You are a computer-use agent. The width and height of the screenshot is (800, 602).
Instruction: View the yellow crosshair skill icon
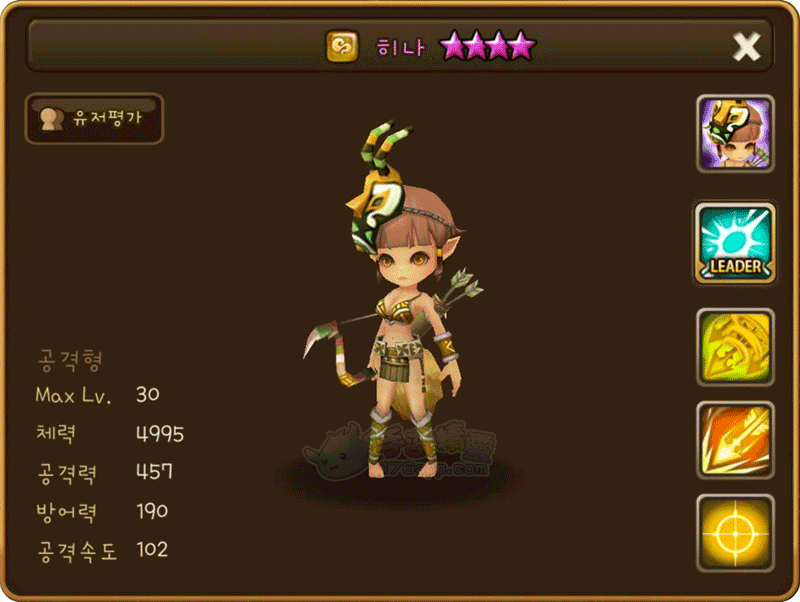click(735, 532)
